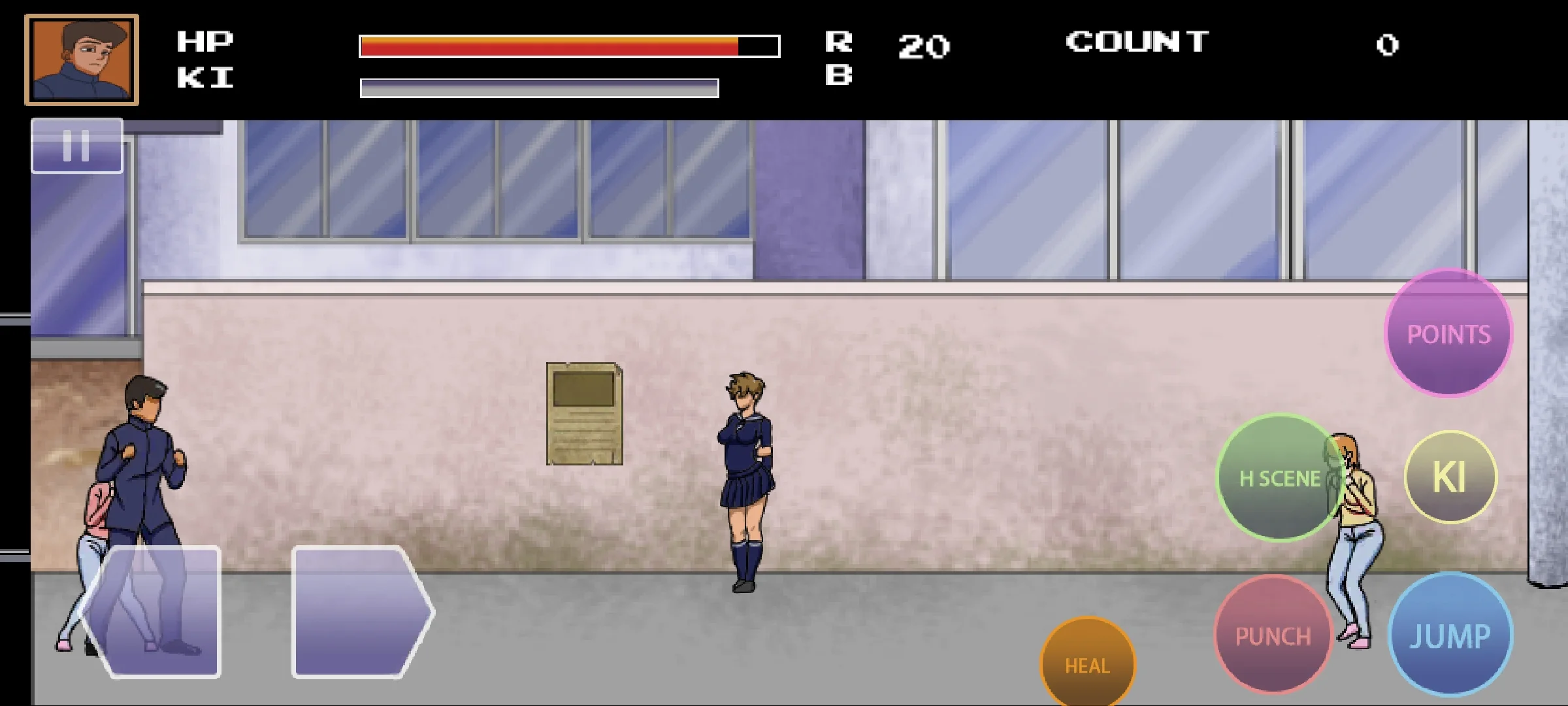Image resolution: width=1568 pixels, height=706 pixels.
Task: Open the H SCENE action icon
Action: 1278,479
